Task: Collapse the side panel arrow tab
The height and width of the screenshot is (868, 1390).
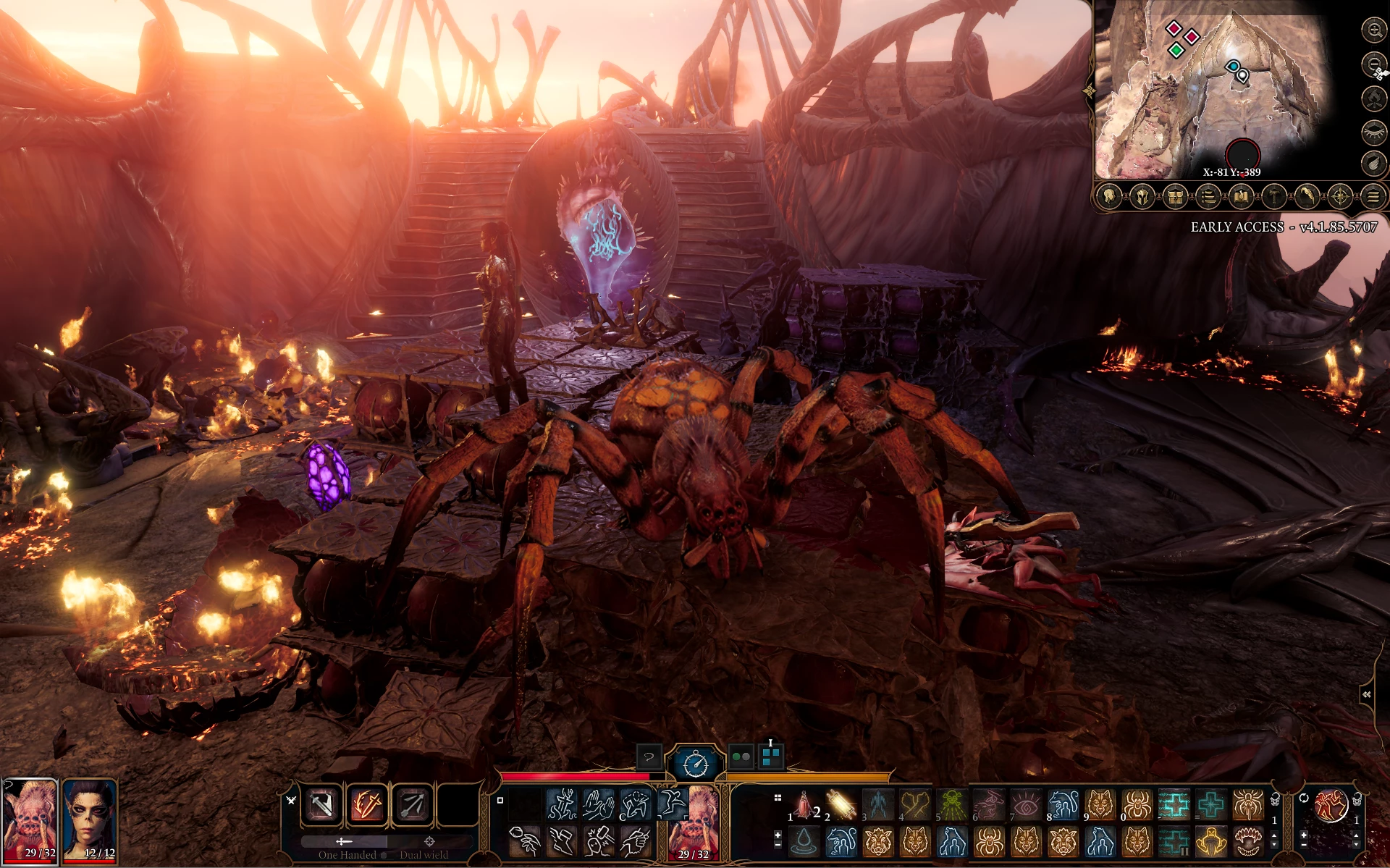Action: pyautogui.click(x=1367, y=695)
